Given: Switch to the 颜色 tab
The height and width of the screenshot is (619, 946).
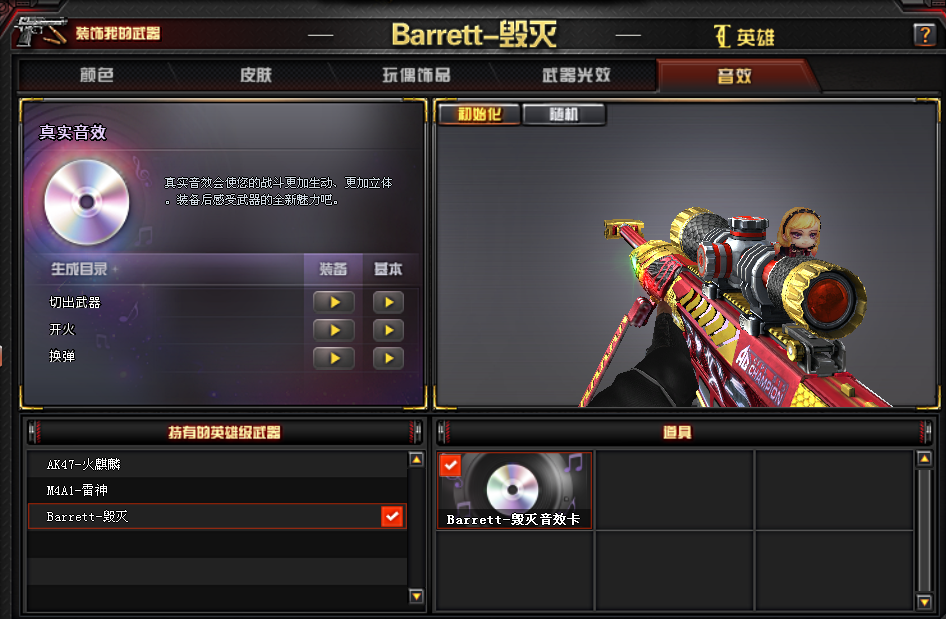Looking at the screenshot, I should pos(96,75).
